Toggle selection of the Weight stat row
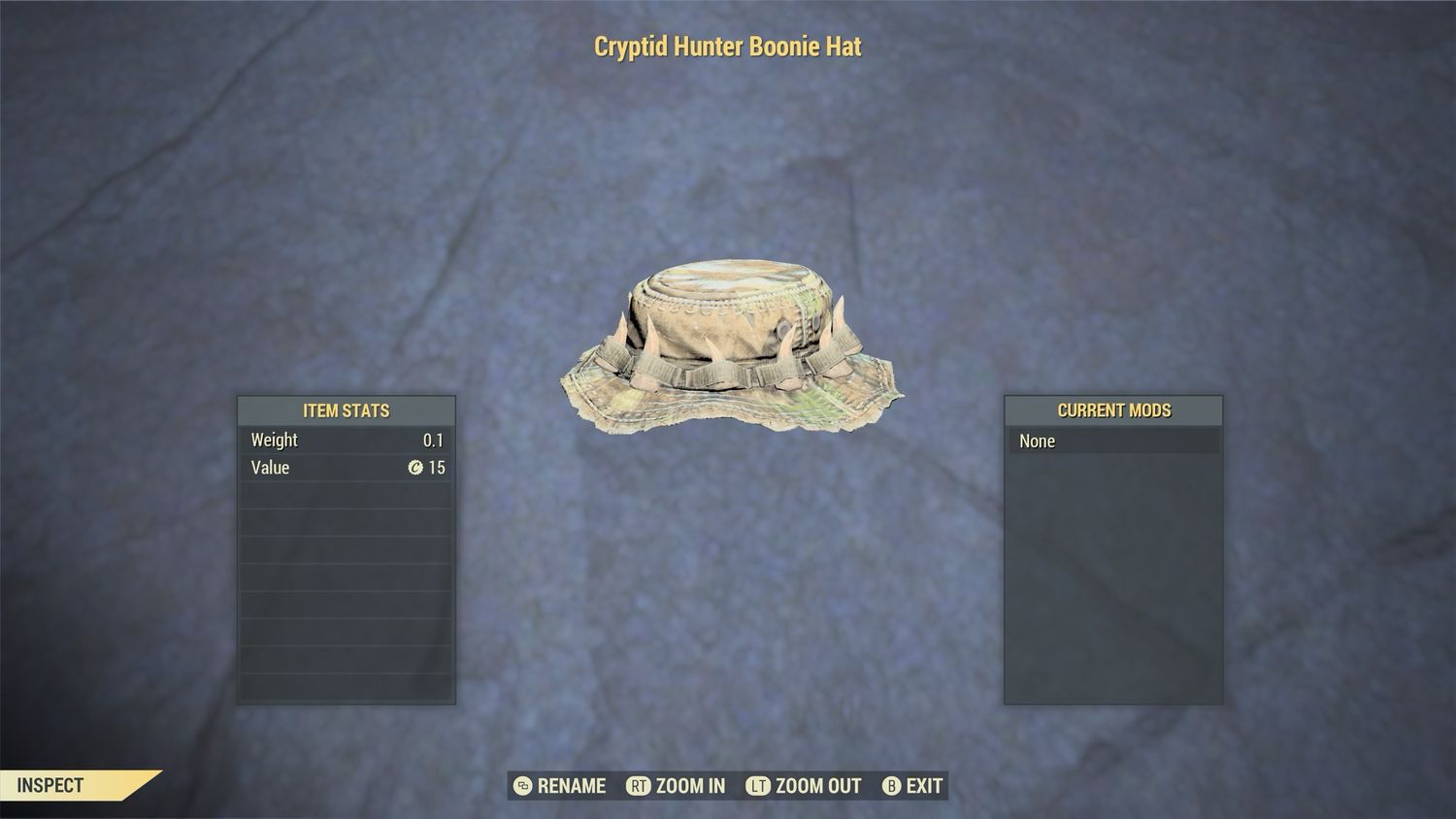This screenshot has width=1456, height=819. point(346,440)
